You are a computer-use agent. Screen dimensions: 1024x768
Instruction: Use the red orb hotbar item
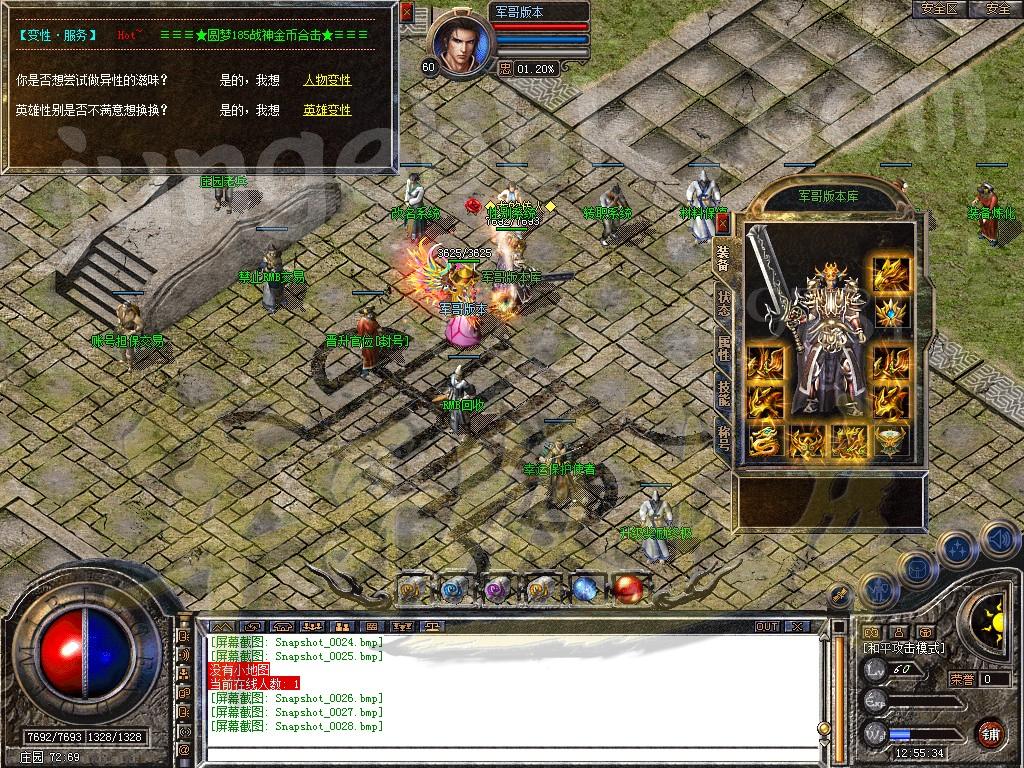pos(628,589)
